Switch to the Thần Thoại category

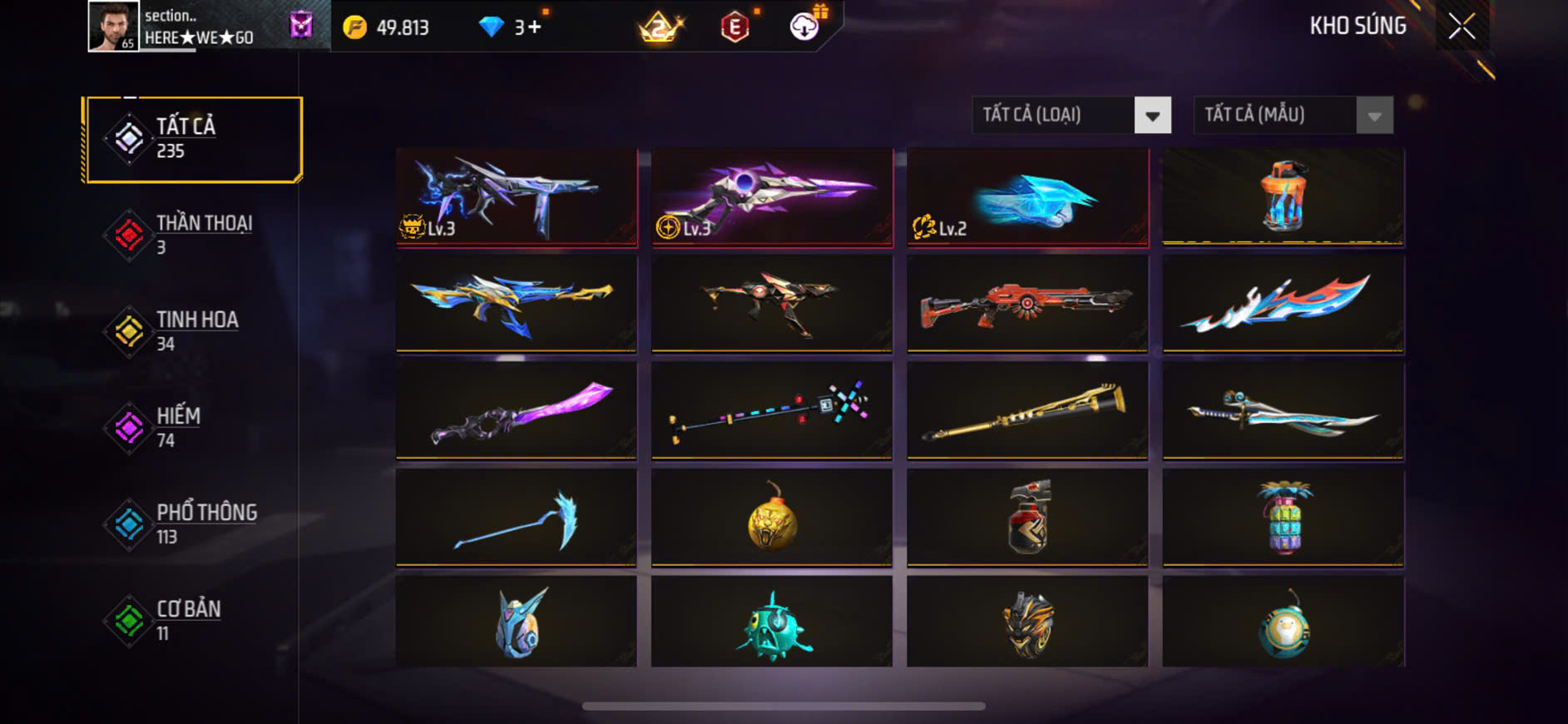tap(193, 235)
